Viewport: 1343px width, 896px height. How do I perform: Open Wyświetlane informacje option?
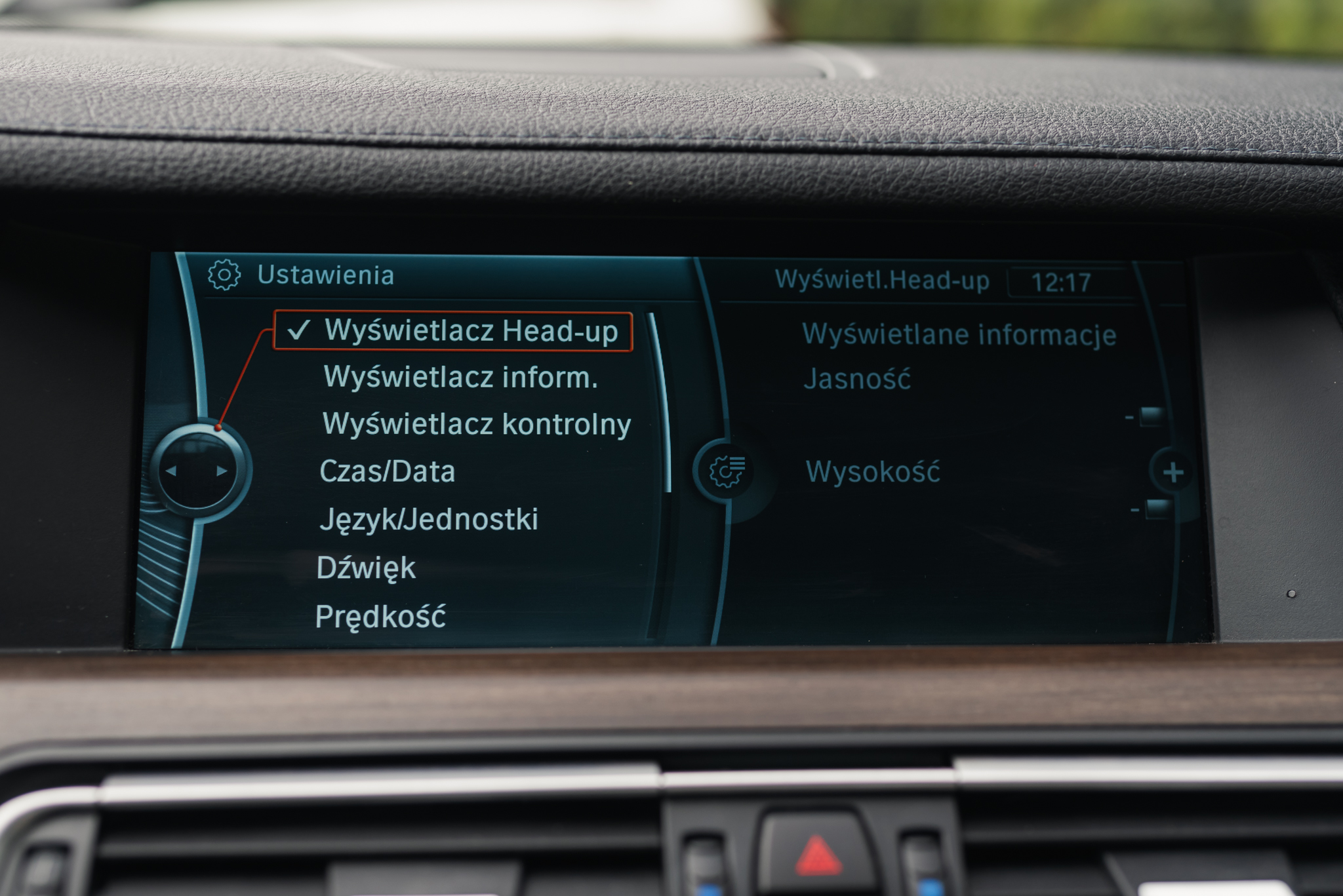[x=959, y=334]
